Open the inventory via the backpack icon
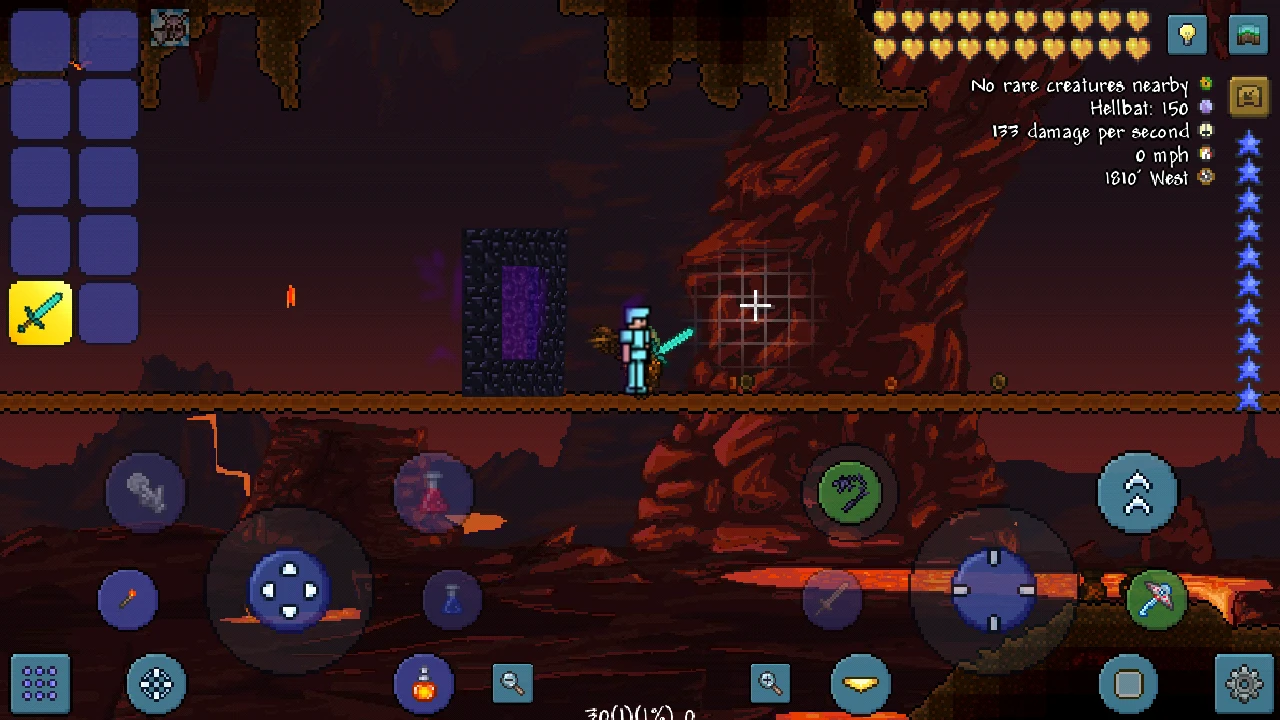 [1247, 96]
